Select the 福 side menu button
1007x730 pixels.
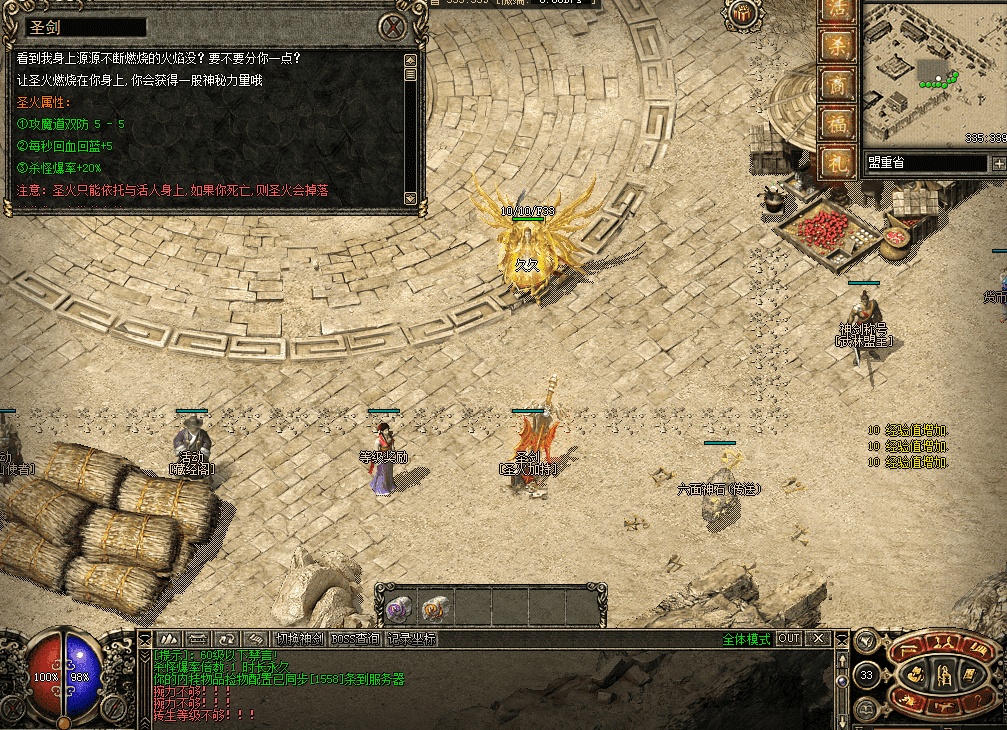tap(835, 124)
